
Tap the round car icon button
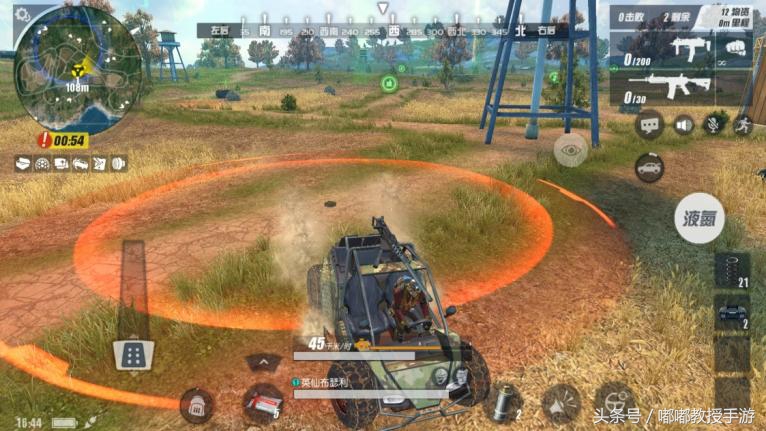click(650, 167)
